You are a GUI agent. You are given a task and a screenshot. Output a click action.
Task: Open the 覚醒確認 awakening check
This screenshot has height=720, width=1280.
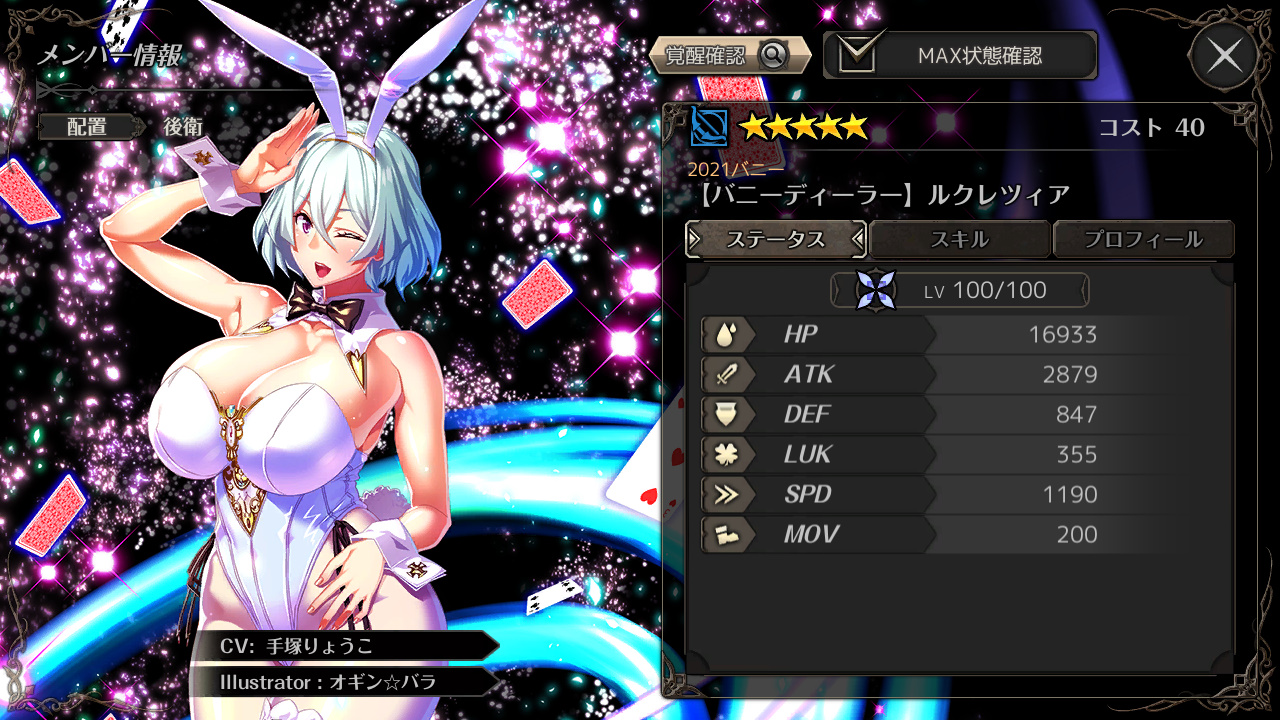coord(728,56)
